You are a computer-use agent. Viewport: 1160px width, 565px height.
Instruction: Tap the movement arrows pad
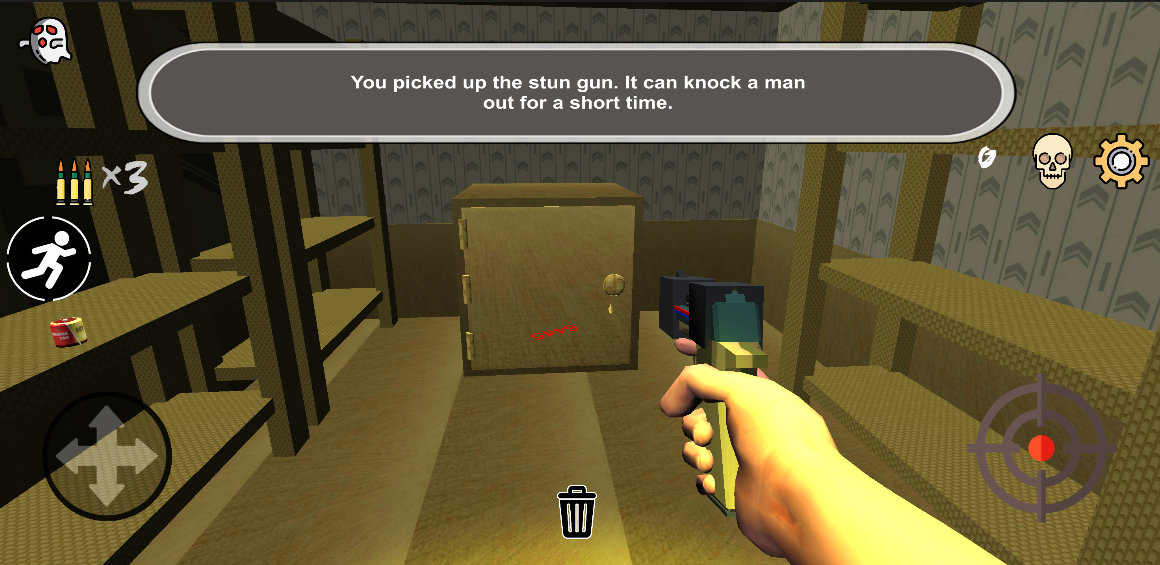(x=107, y=456)
